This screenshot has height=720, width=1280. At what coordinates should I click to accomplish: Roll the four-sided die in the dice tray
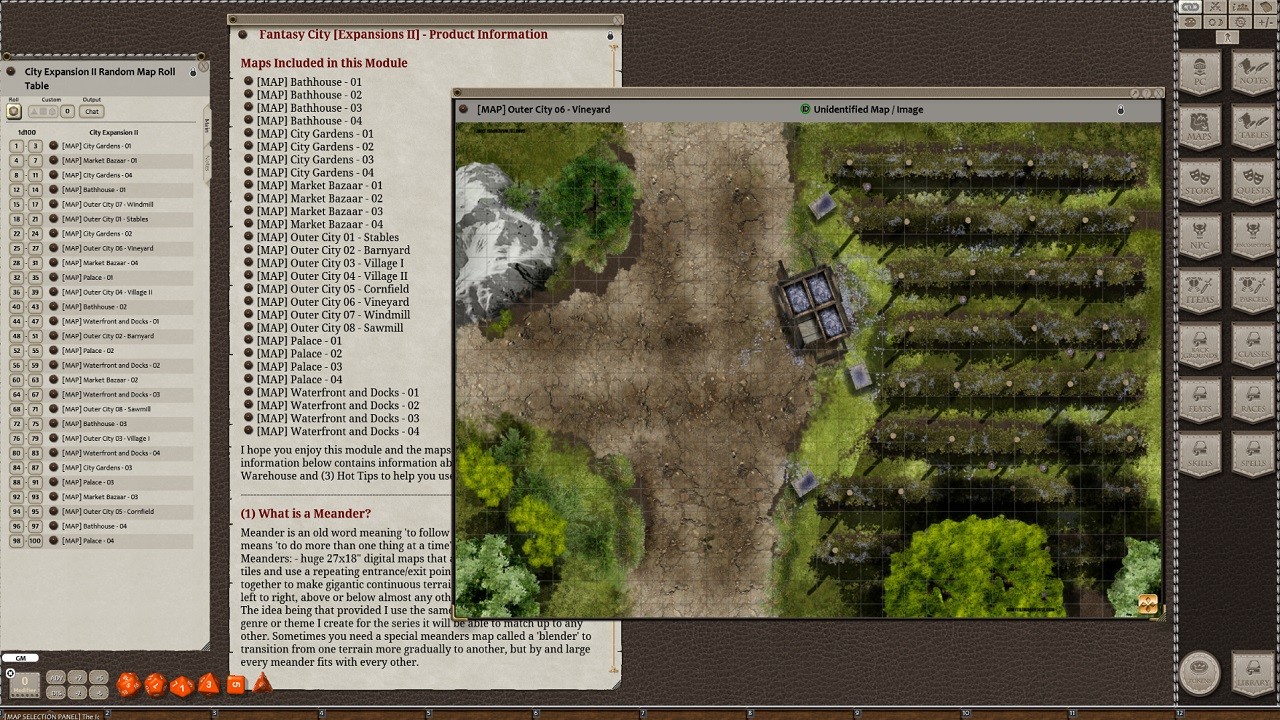[x=262, y=683]
